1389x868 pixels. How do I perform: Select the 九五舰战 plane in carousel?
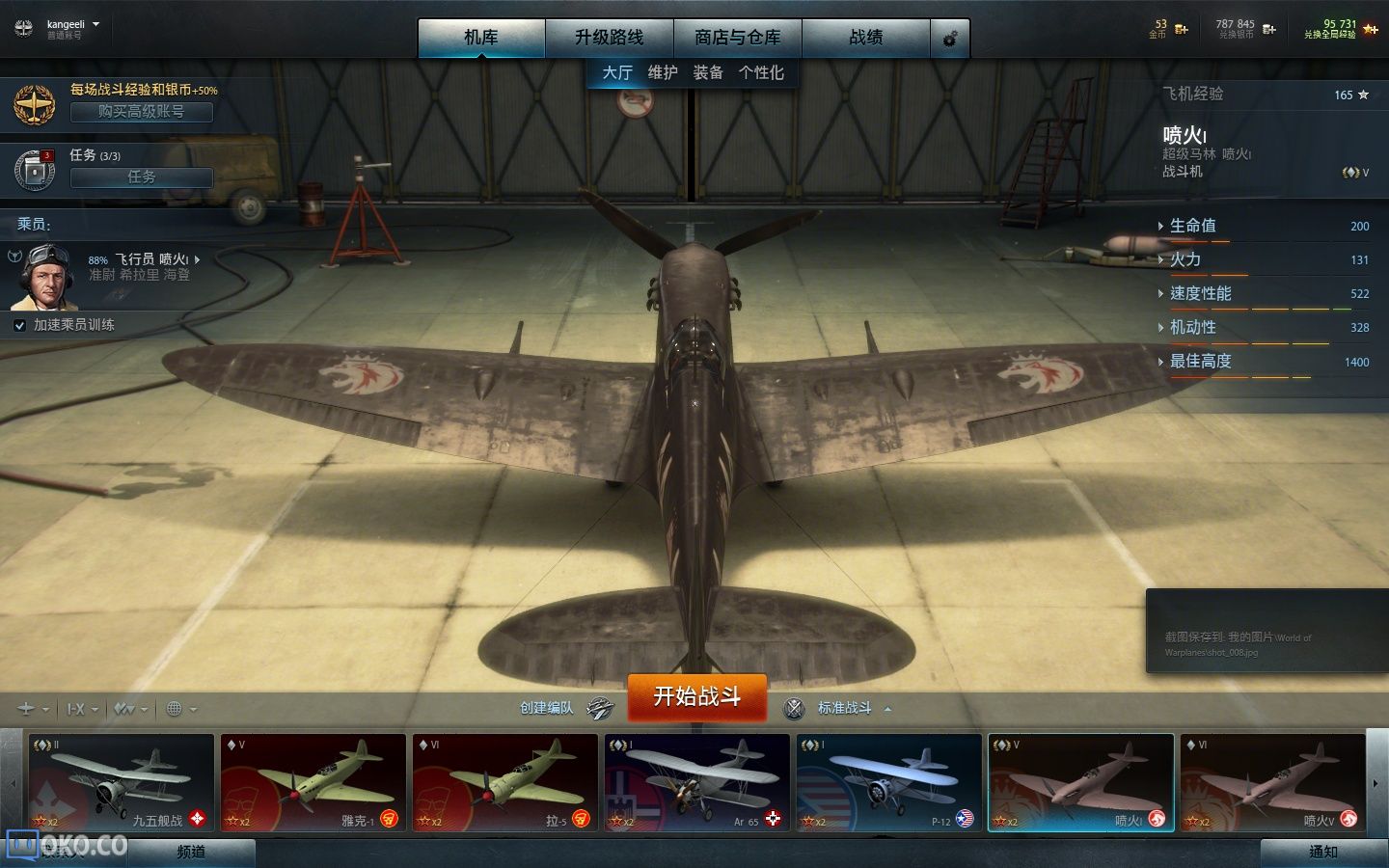coord(121,782)
